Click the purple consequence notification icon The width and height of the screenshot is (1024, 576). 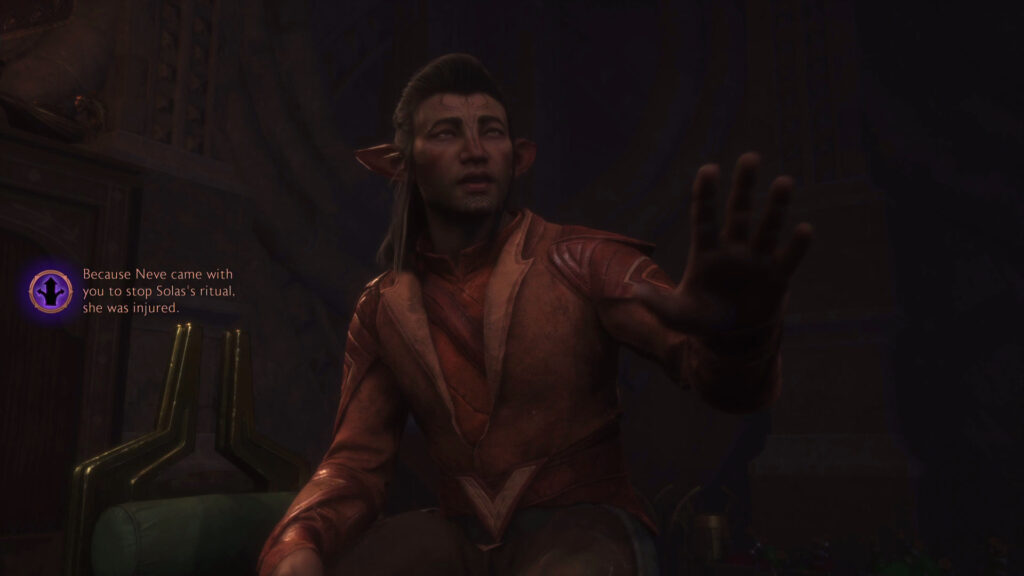[51, 290]
